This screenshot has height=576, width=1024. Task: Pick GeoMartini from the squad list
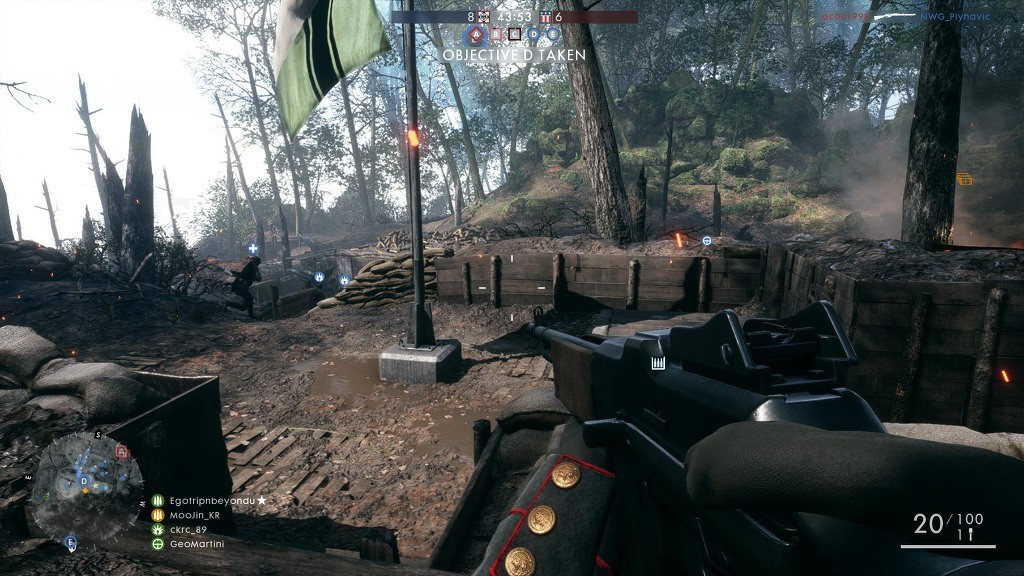192,544
